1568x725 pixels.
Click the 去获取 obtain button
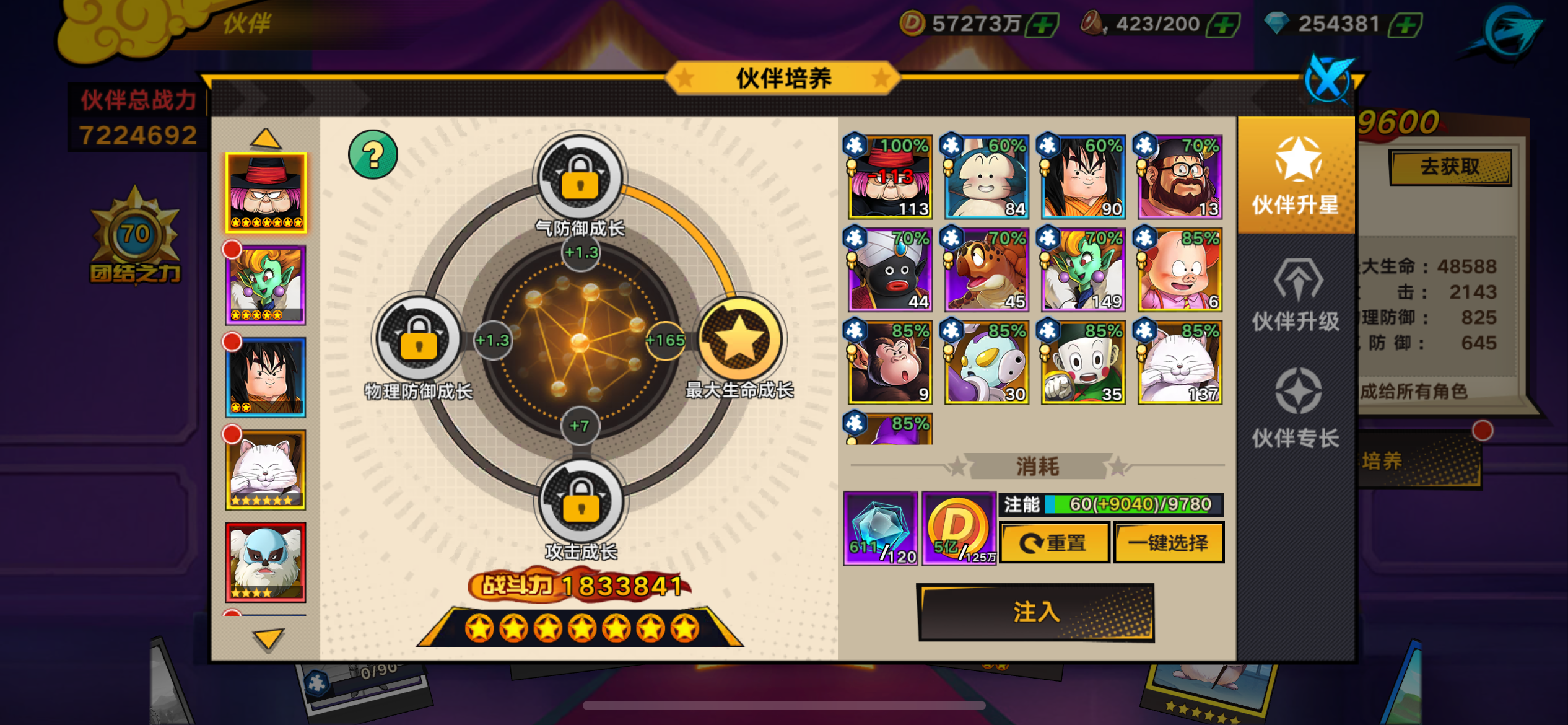point(1449,167)
